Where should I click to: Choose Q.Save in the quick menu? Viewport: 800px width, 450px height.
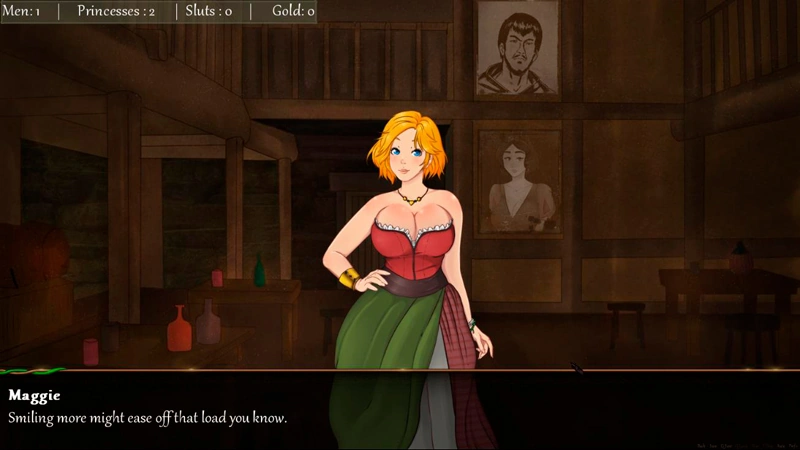(x=727, y=445)
